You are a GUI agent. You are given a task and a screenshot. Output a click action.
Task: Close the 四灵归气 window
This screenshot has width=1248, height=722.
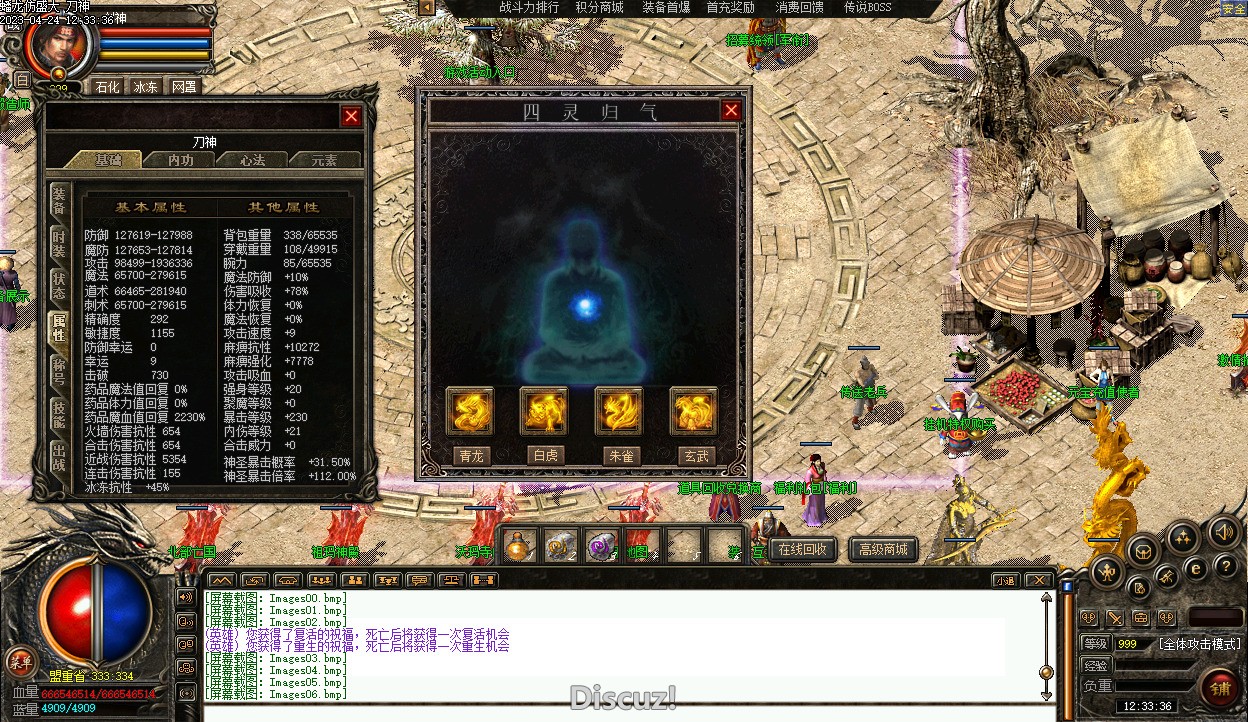[731, 110]
